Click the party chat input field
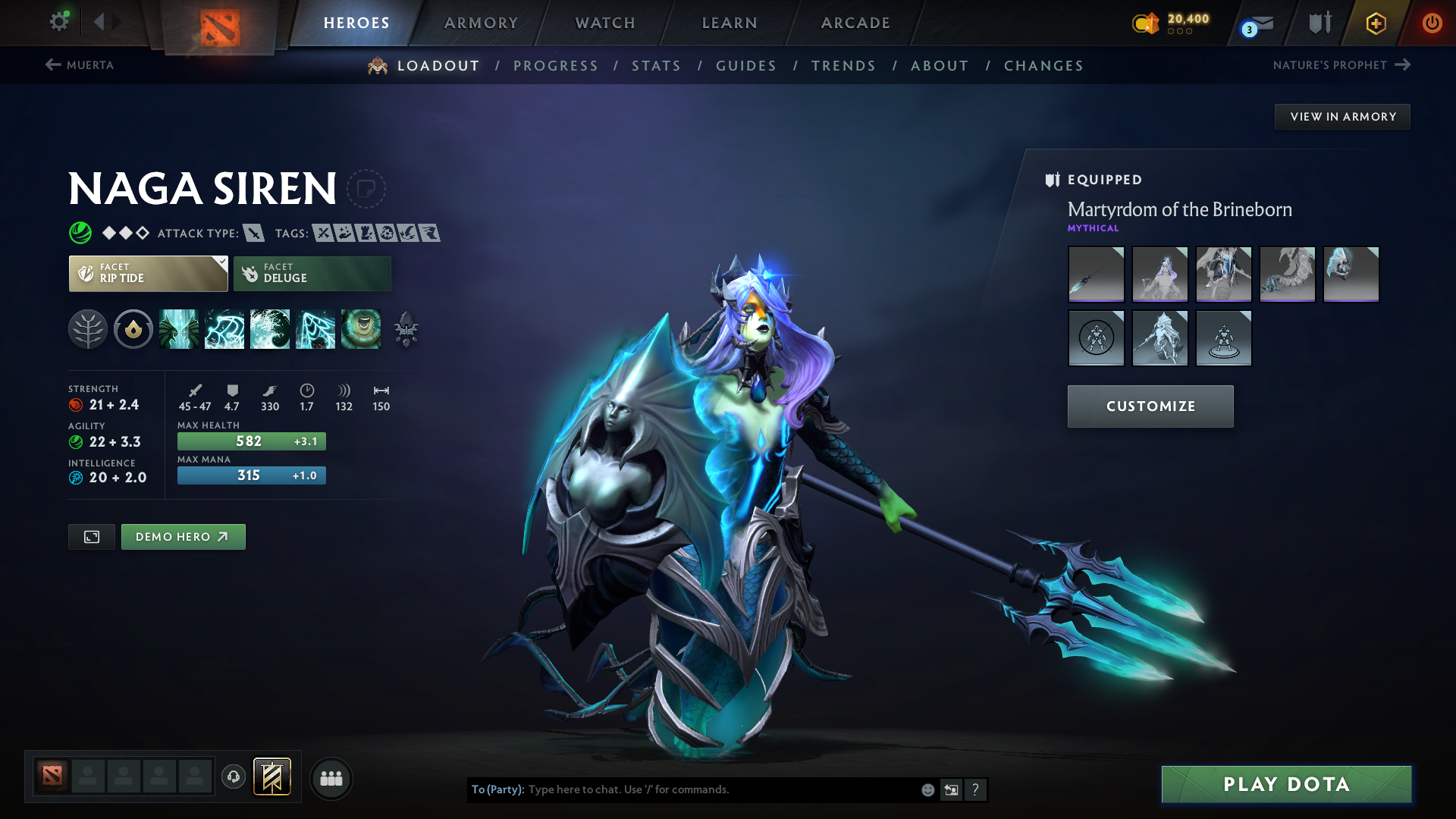The height and width of the screenshot is (819, 1456). coord(720,789)
